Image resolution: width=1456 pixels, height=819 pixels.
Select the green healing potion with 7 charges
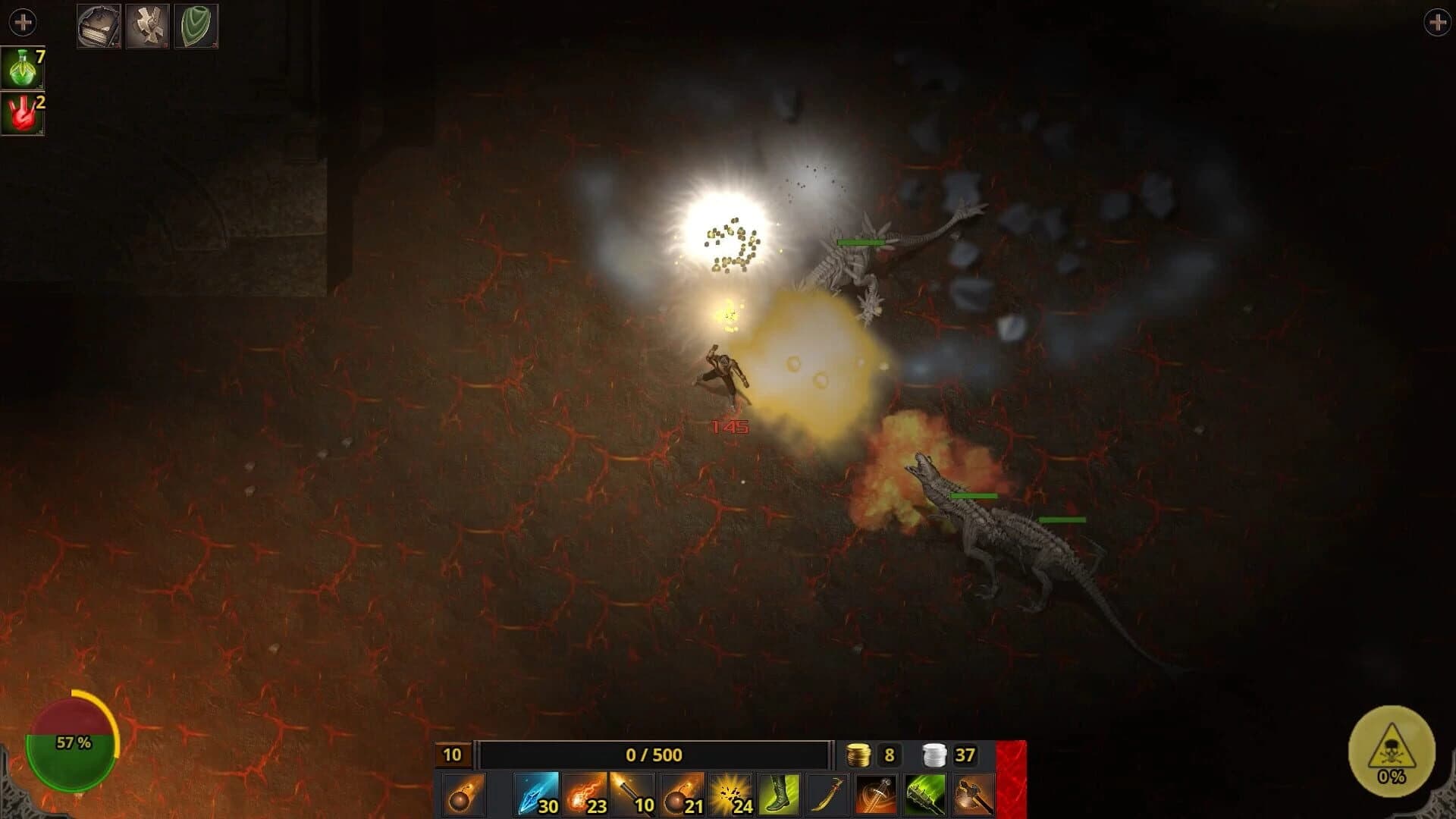click(23, 68)
